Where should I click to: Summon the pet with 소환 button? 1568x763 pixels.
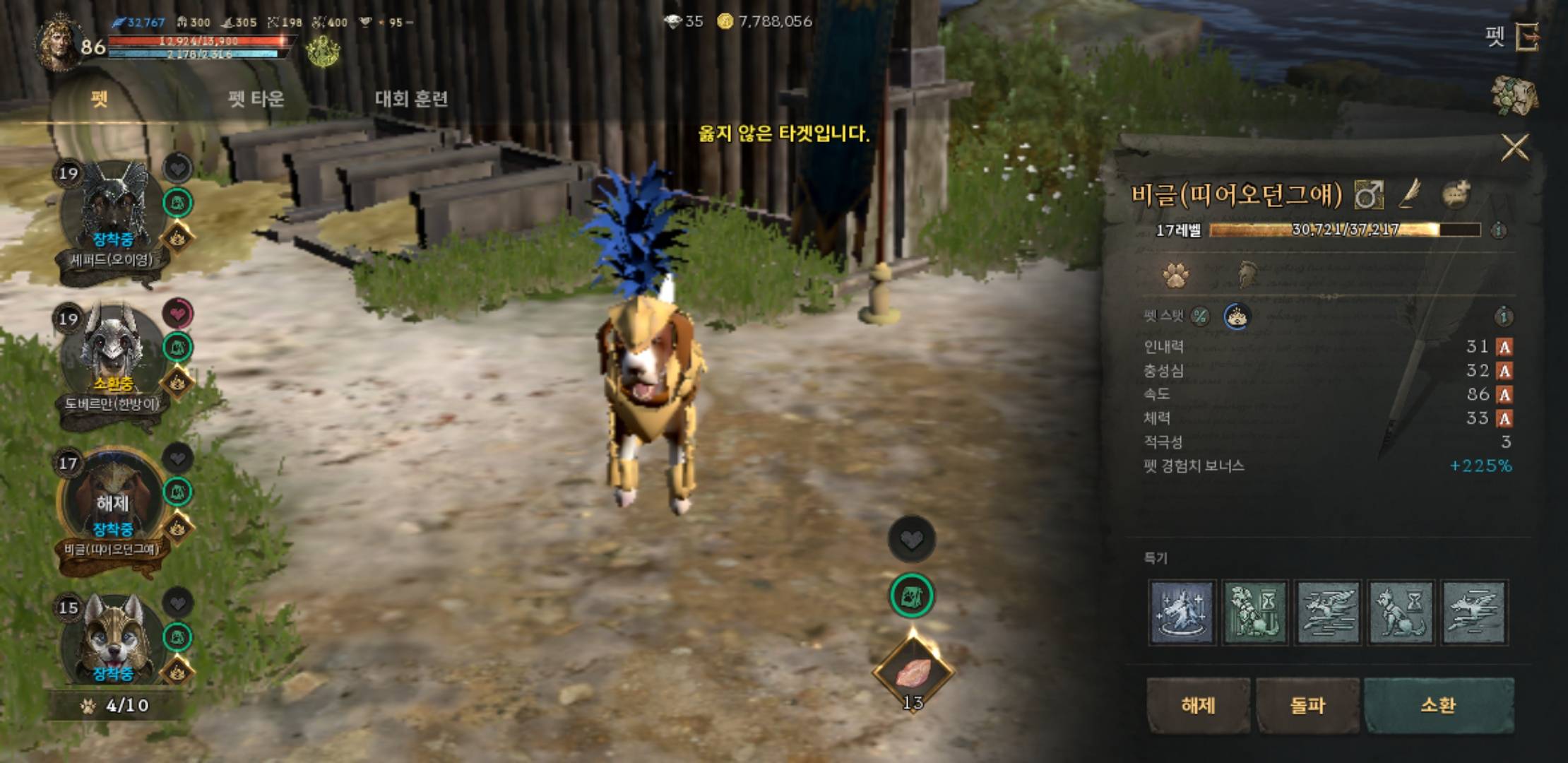click(1438, 705)
